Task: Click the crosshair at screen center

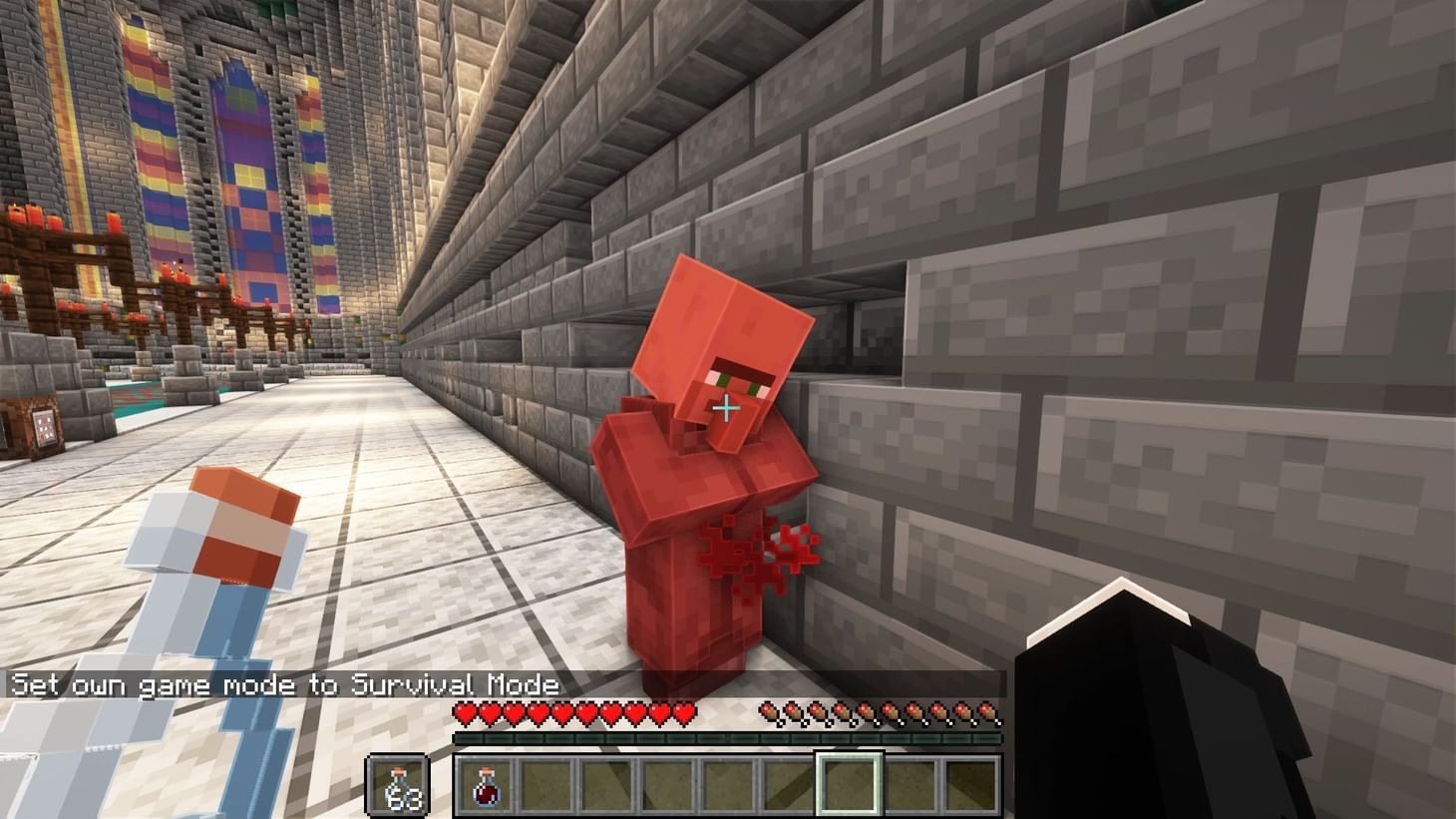Action: 728,409
